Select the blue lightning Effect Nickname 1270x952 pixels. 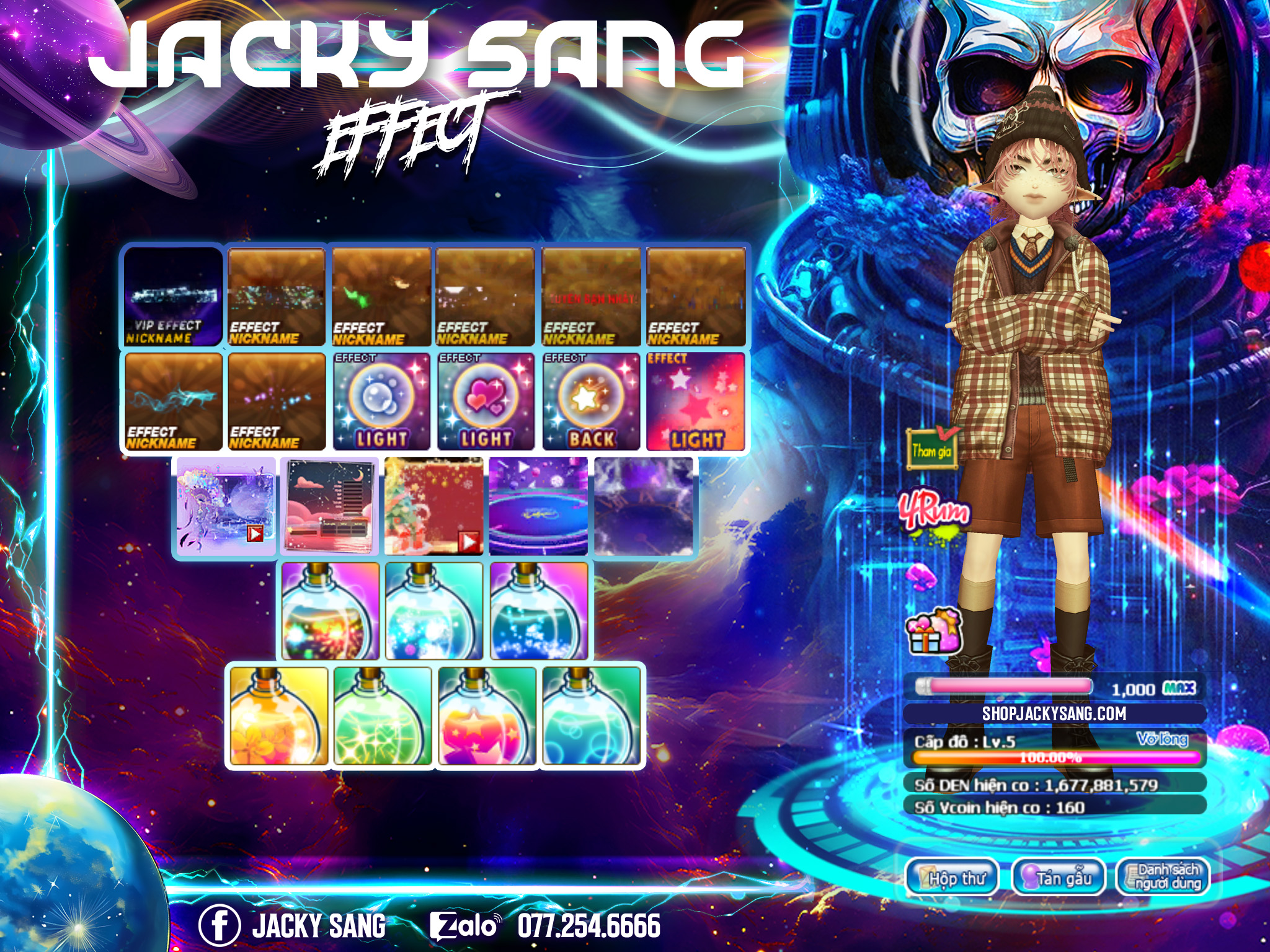pos(173,402)
